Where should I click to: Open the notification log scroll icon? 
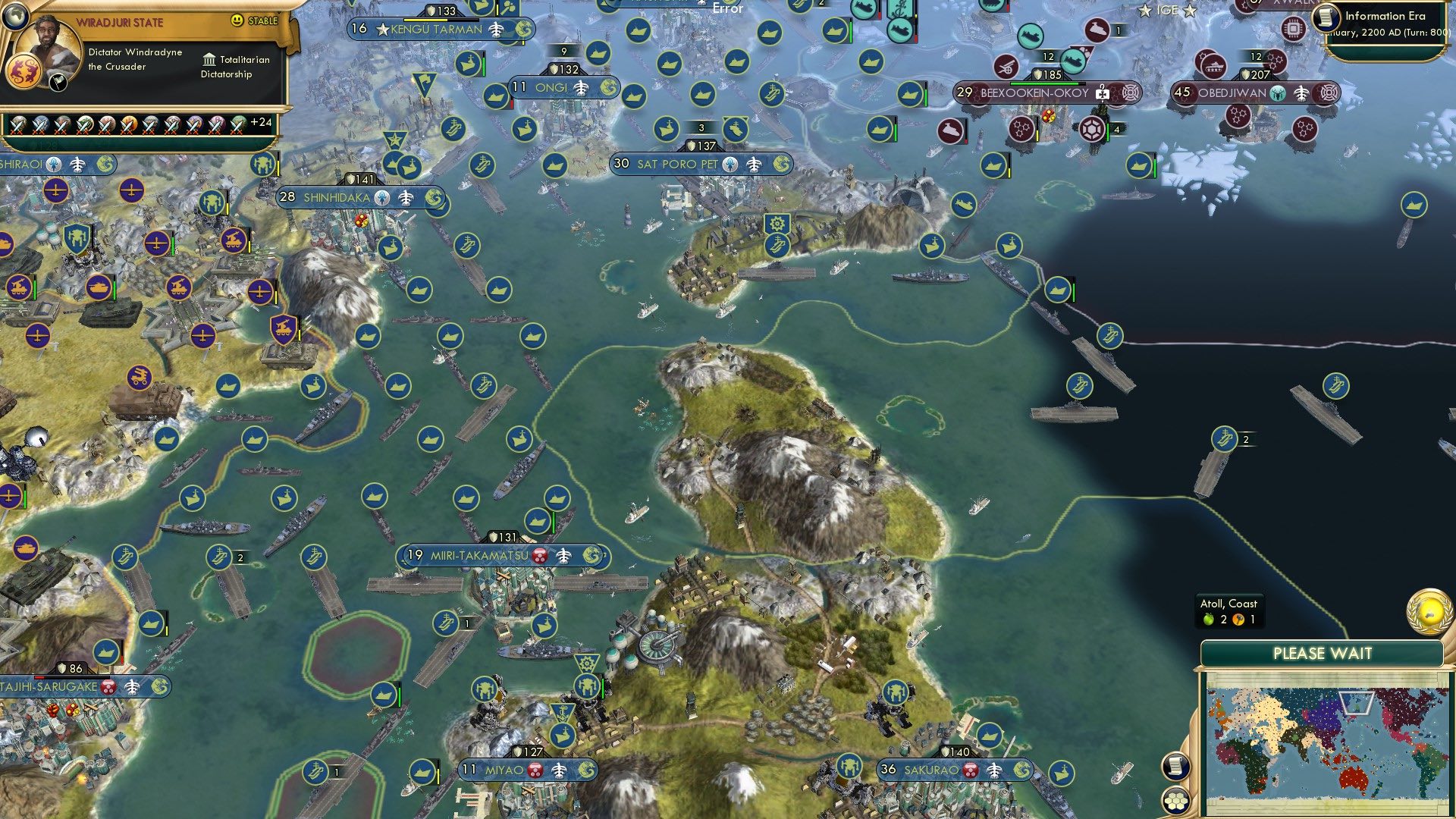coord(1176,765)
